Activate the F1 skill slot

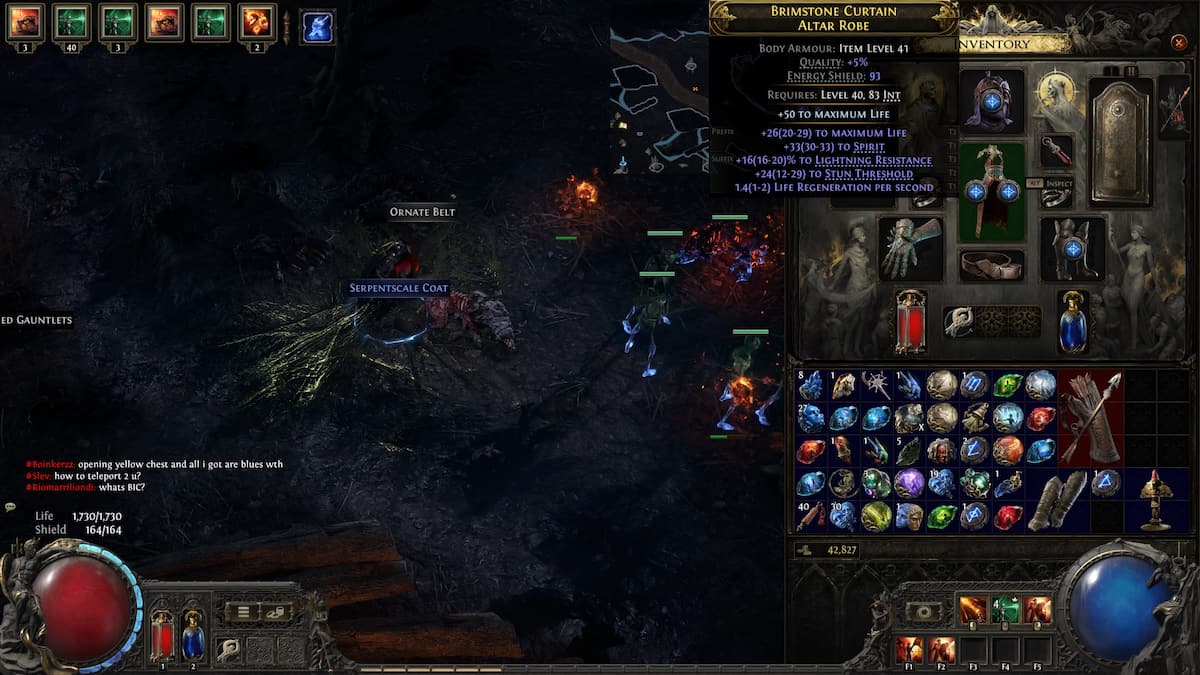[909, 649]
